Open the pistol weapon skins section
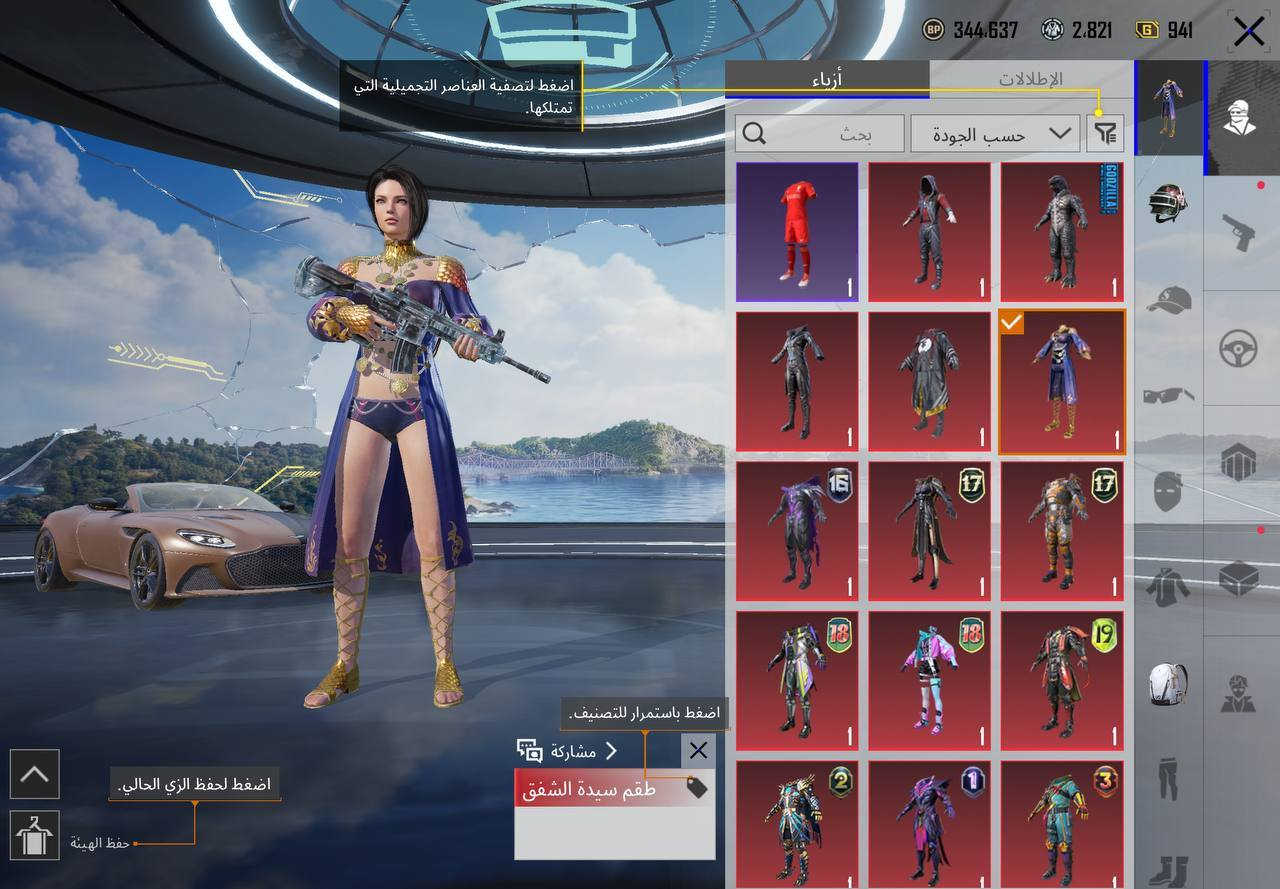This screenshot has height=889, width=1280. coord(1240,233)
